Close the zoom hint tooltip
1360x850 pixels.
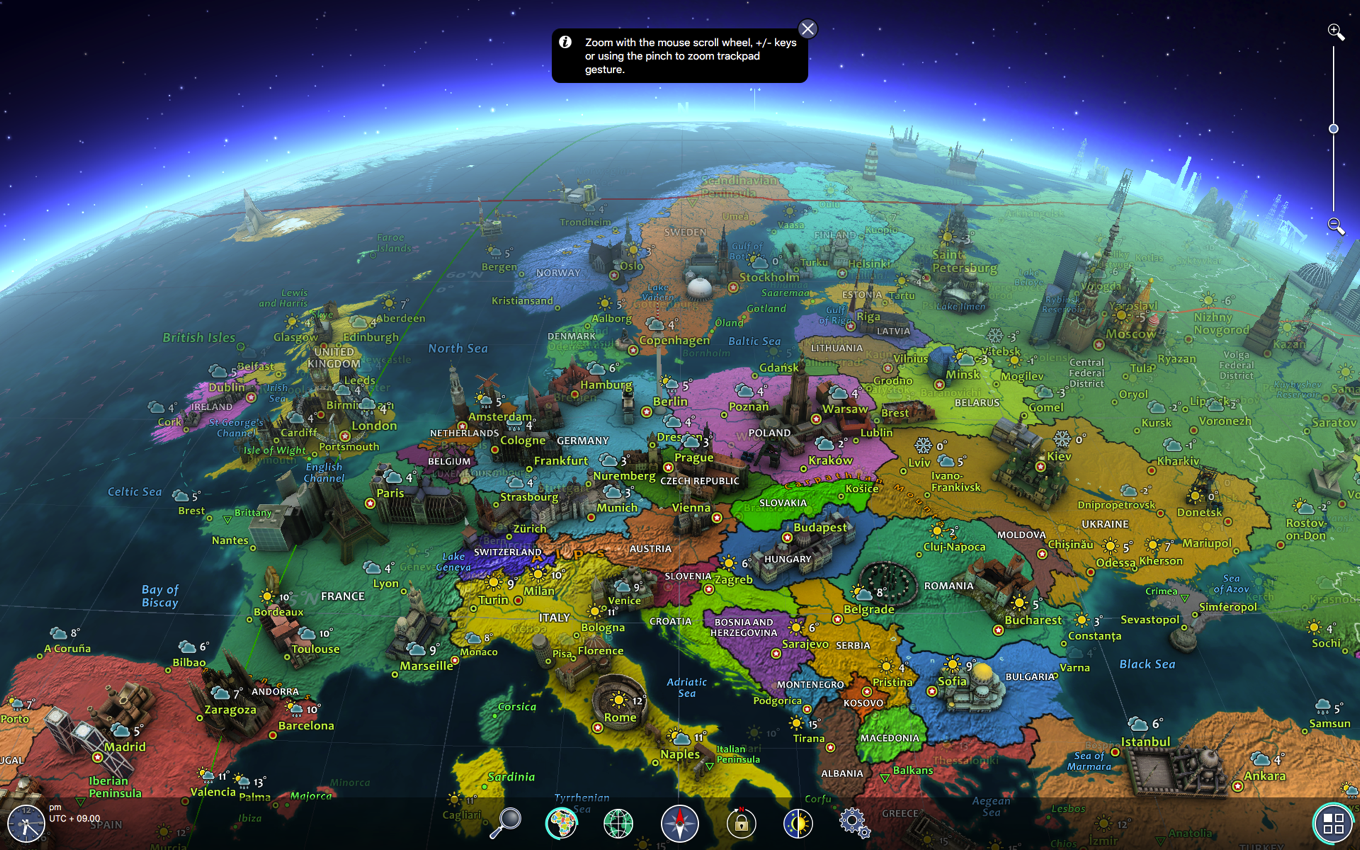tap(808, 29)
